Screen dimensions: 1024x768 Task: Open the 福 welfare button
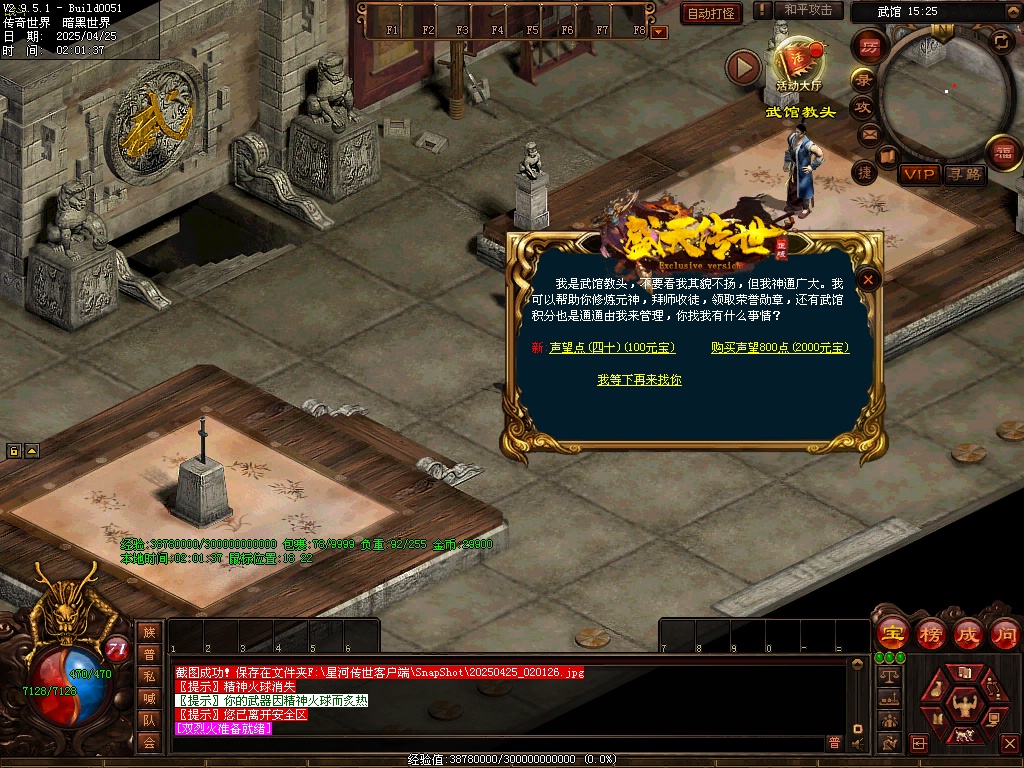click(1003, 152)
